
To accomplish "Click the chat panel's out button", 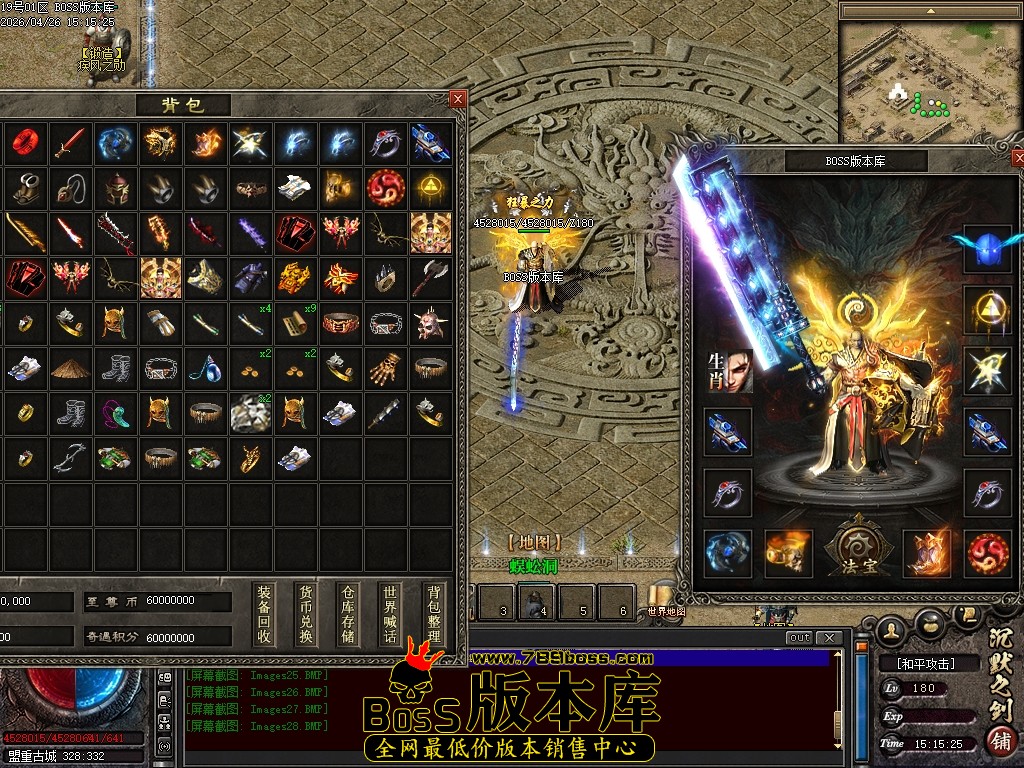I will pos(799,638).
